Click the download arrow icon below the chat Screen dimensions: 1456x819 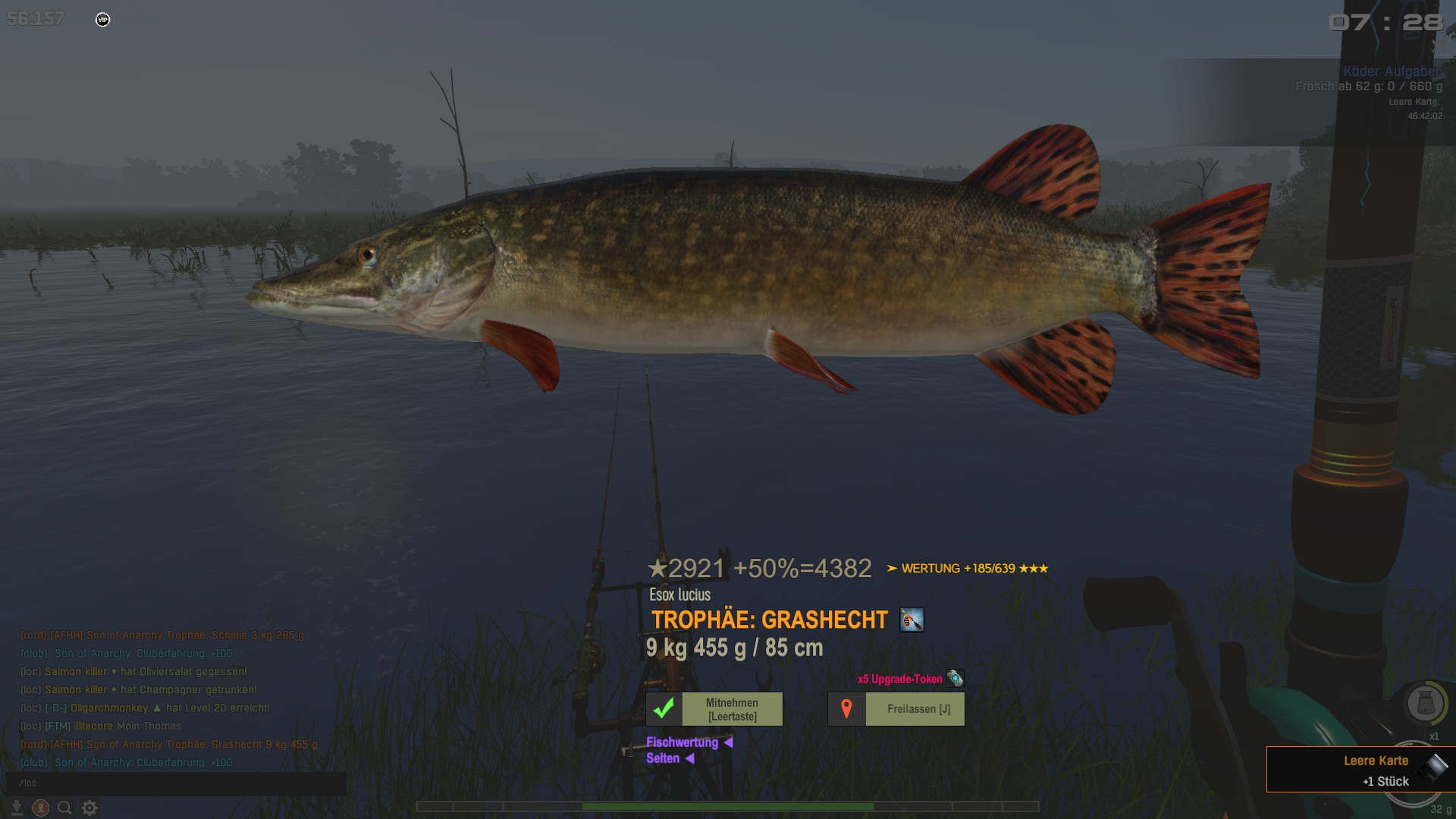click(16, 808)
